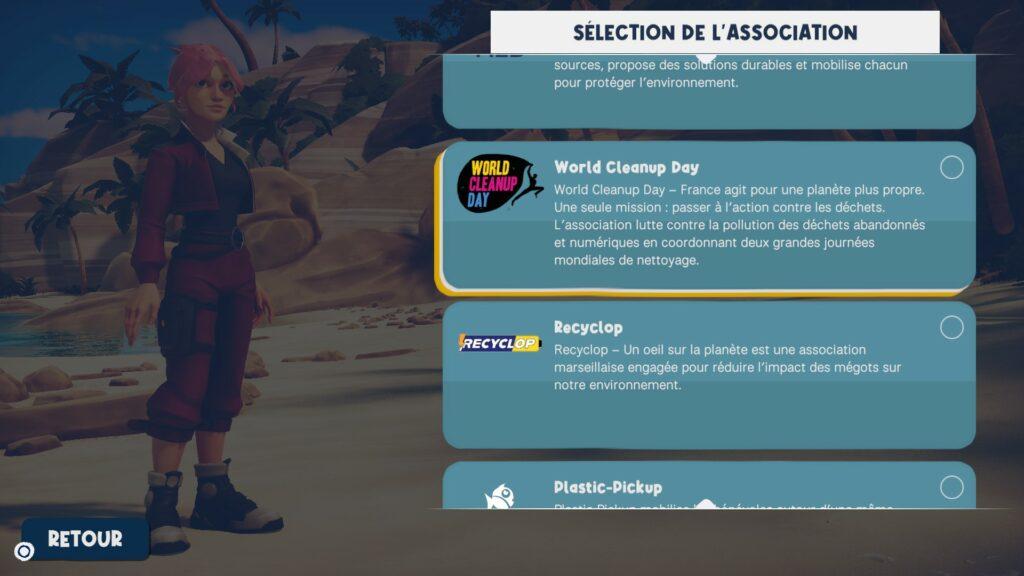Tick the Recyclop radio circle

[952, 327]
